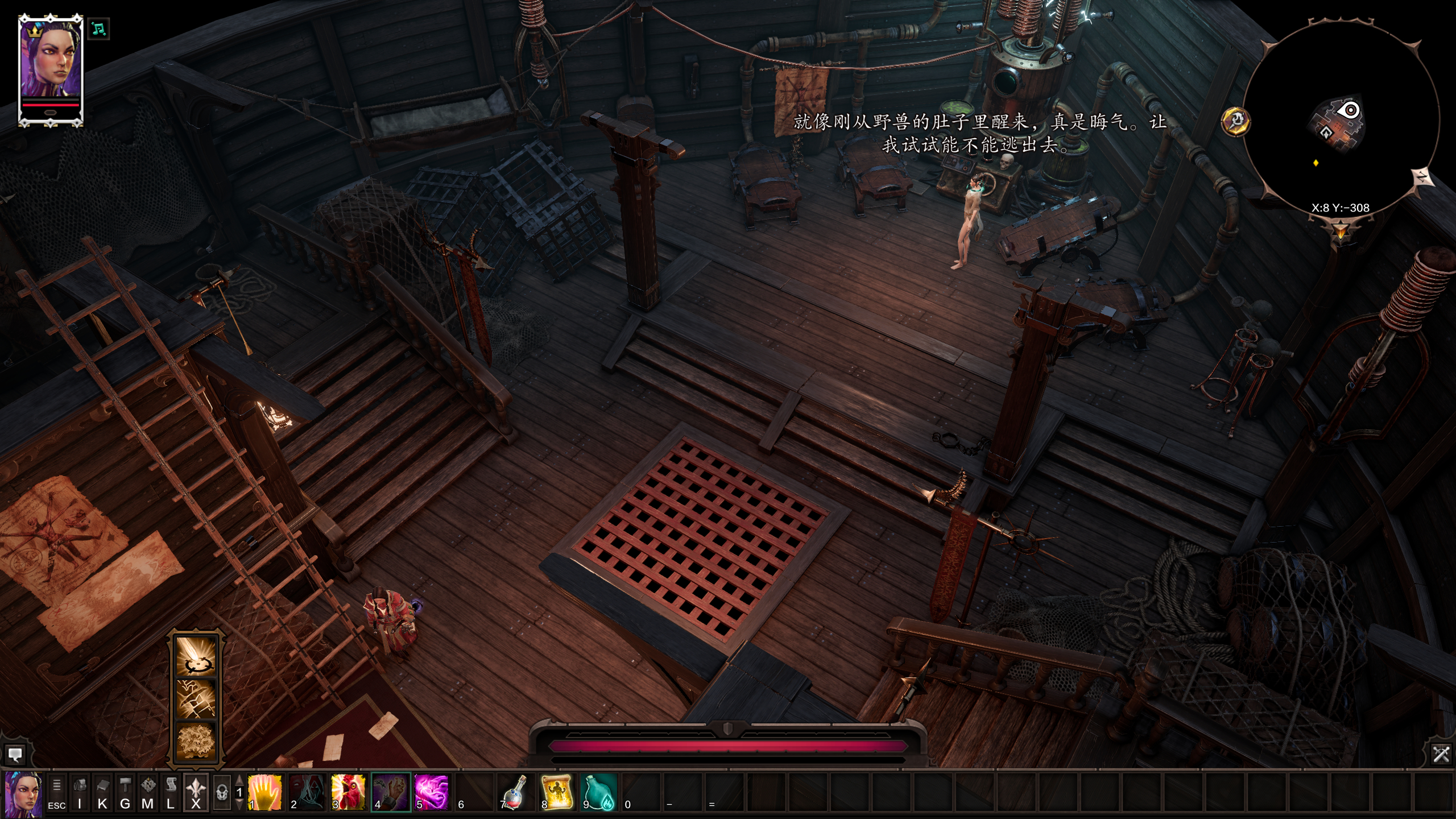The height and width of the screenshot is (819, 1456).
Task: Open the skills book with the K button
Action: coord(102,792)
